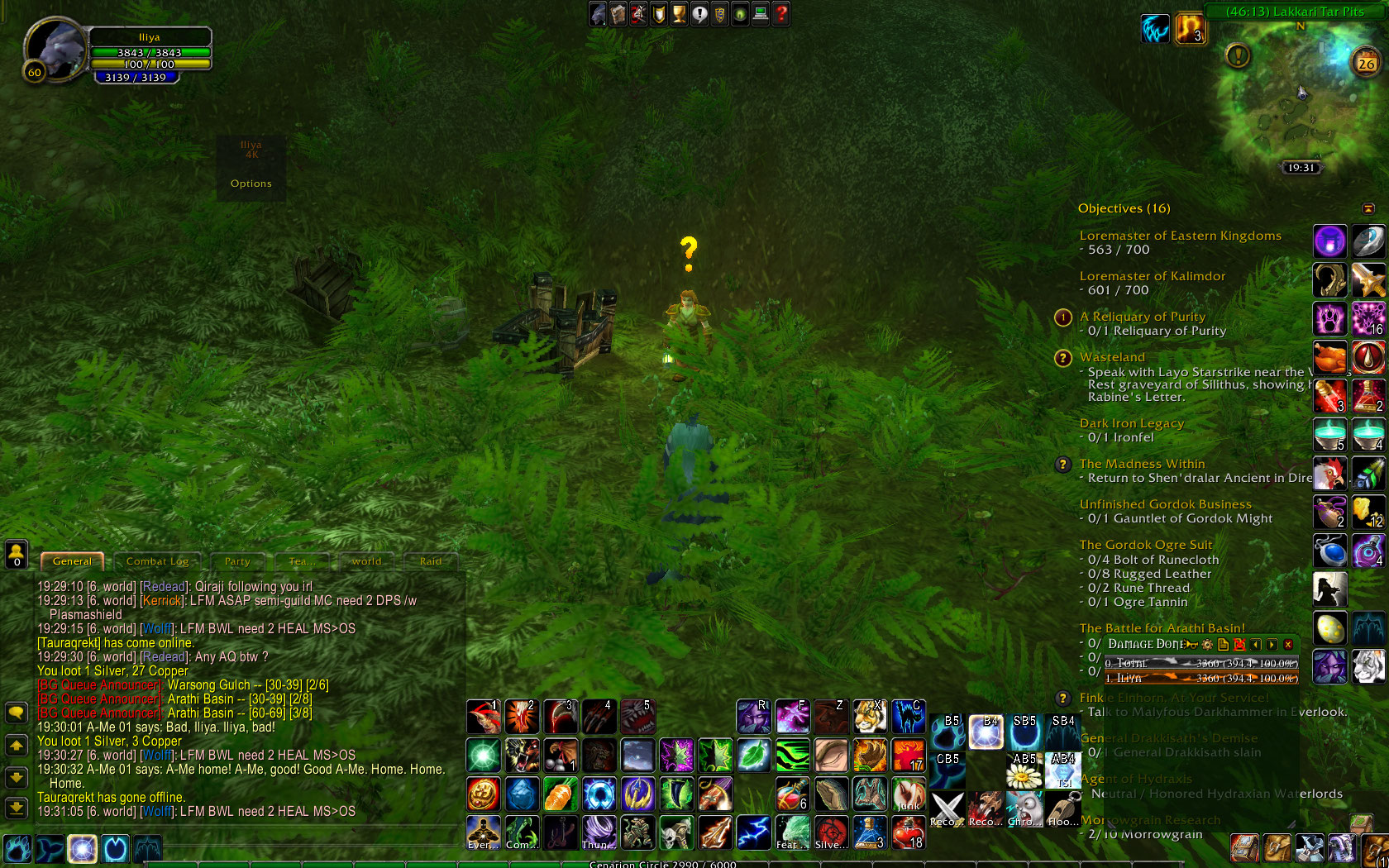The height and width of the screenshot is (868, 1389).
Task: Go to next segment arrow in Damage Done
Action: 1272,644
